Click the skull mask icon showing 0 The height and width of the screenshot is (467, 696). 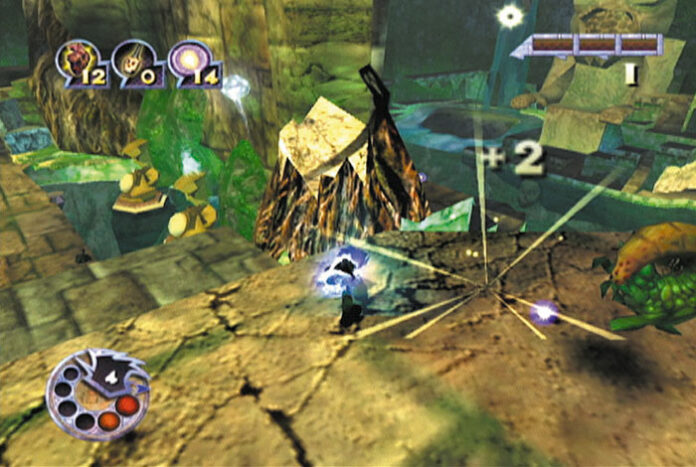click(x=132, y=61)
